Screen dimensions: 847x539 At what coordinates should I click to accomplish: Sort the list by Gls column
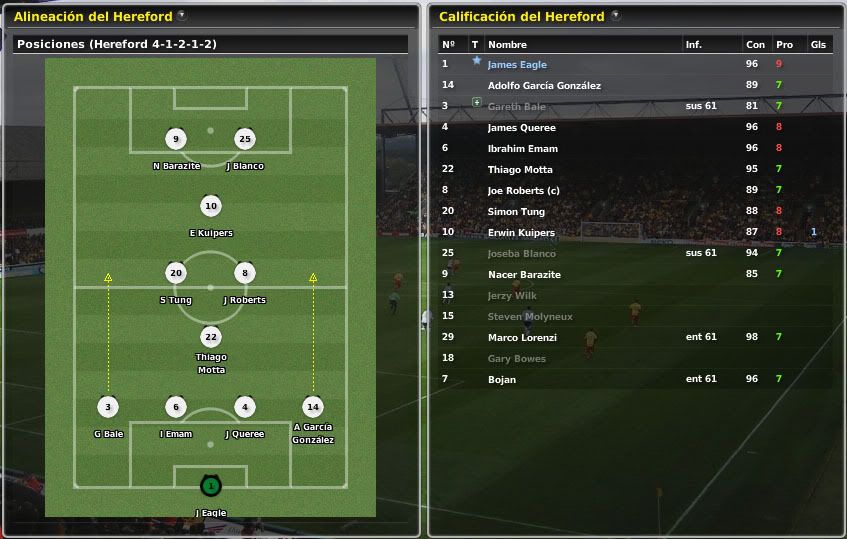pyautogui.click(x=818, y=45)
